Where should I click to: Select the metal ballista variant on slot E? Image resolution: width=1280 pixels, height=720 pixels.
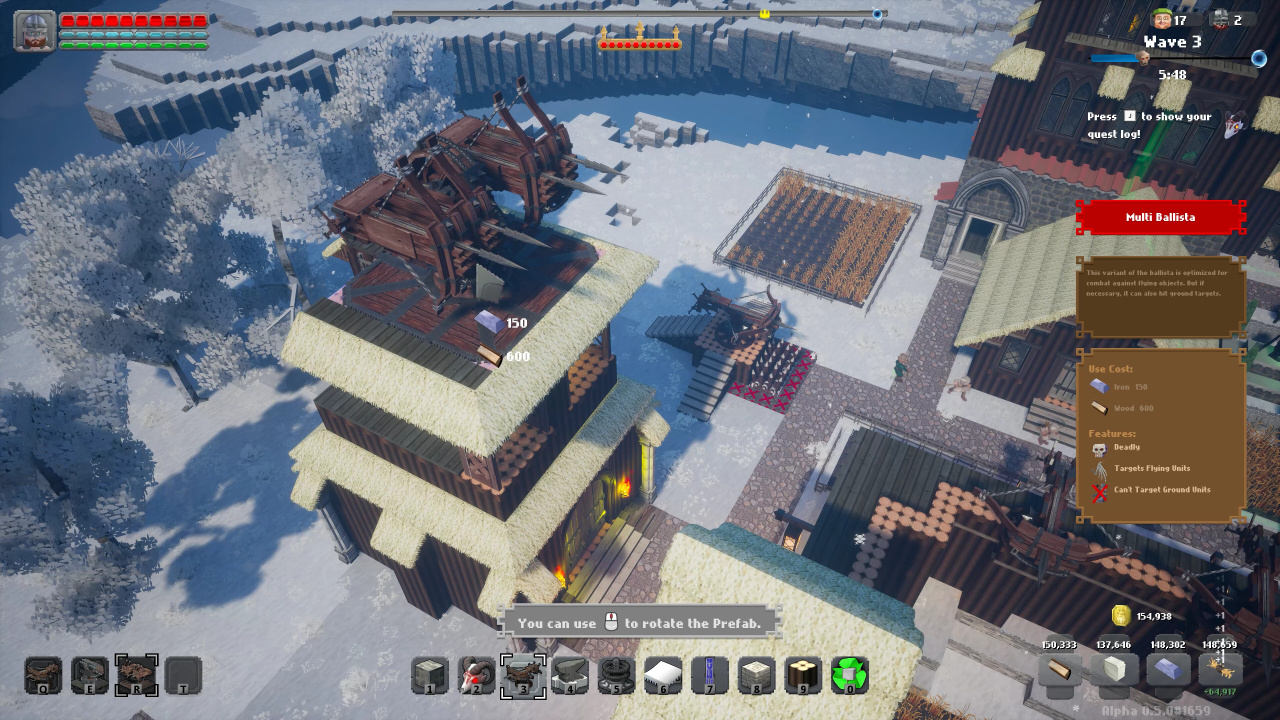pyautogui.click(x=90, y=675)
